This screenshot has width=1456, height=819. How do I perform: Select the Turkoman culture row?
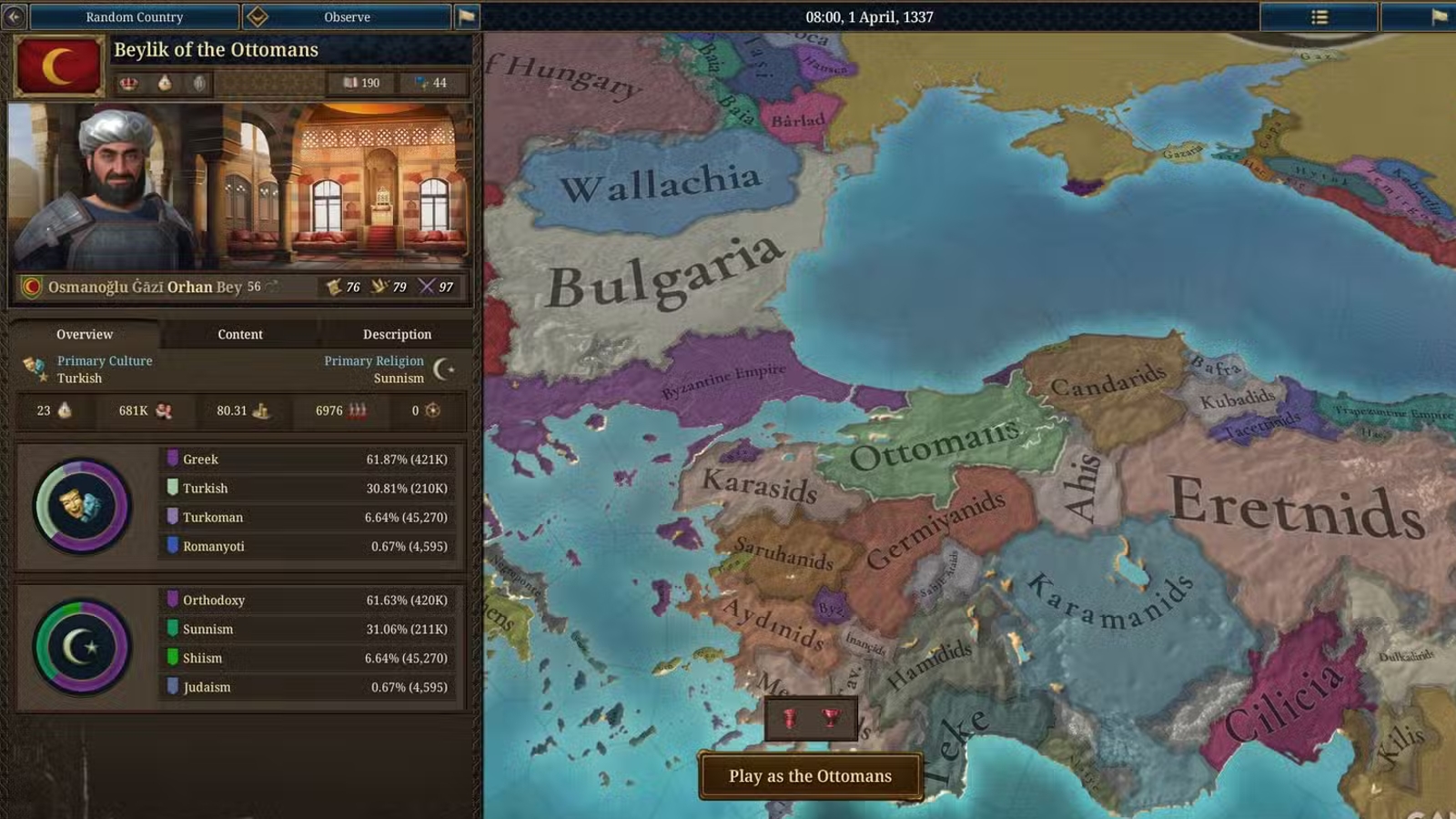click(309, 517)
